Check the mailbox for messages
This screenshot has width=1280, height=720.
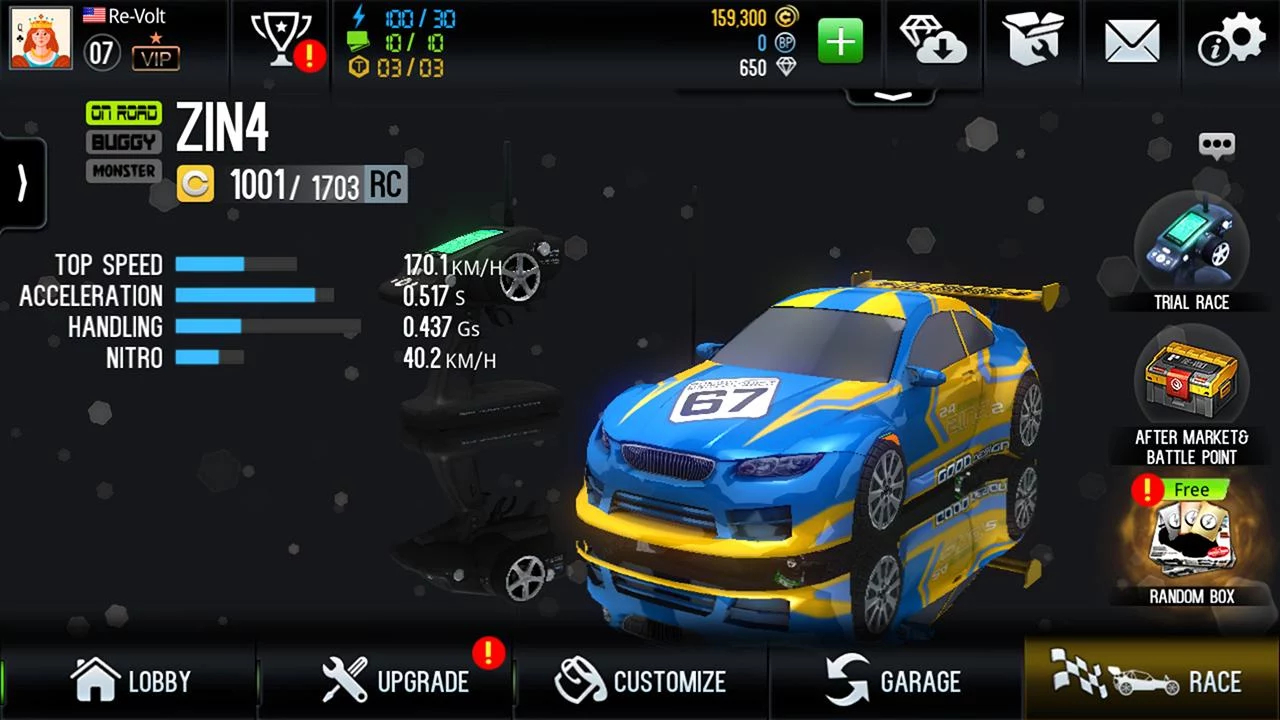point(1131,42)
